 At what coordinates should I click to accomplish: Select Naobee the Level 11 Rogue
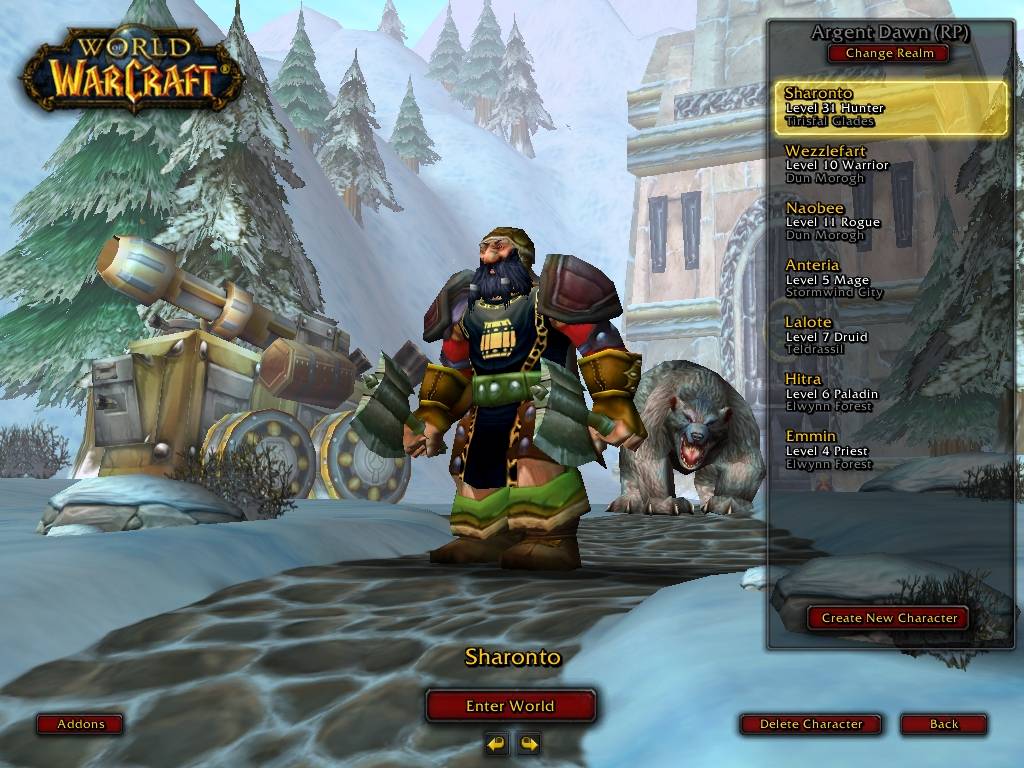point(890,221)
